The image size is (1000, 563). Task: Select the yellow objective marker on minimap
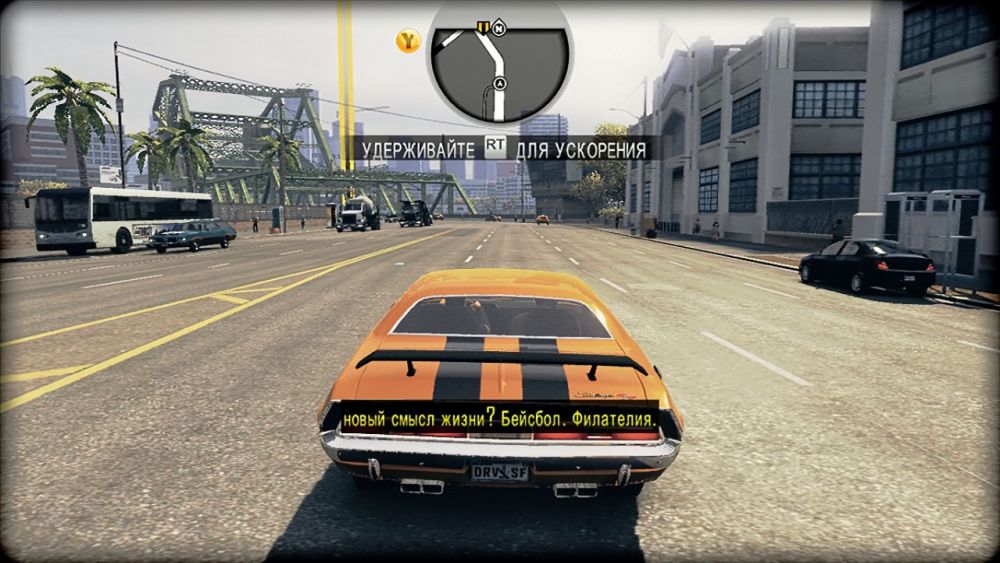[x=482, y=26]
